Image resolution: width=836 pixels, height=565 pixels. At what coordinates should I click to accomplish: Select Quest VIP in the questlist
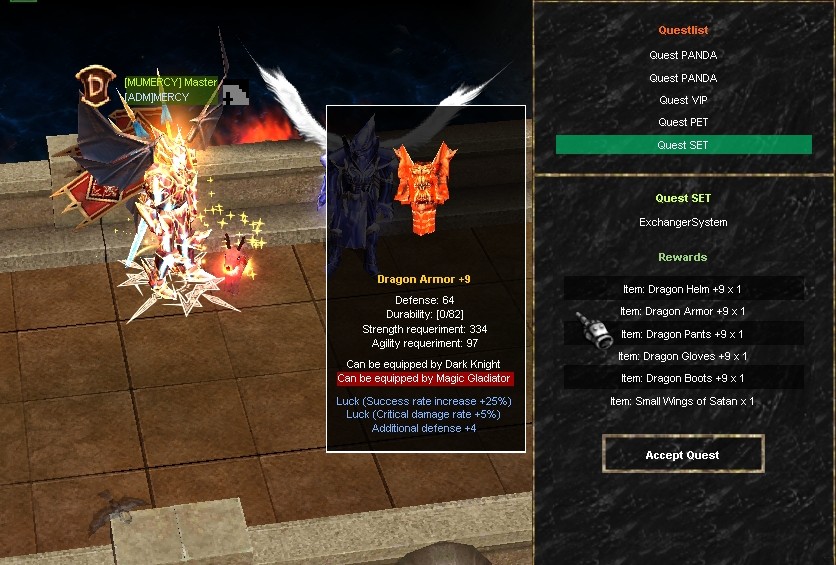pos(683,100)
